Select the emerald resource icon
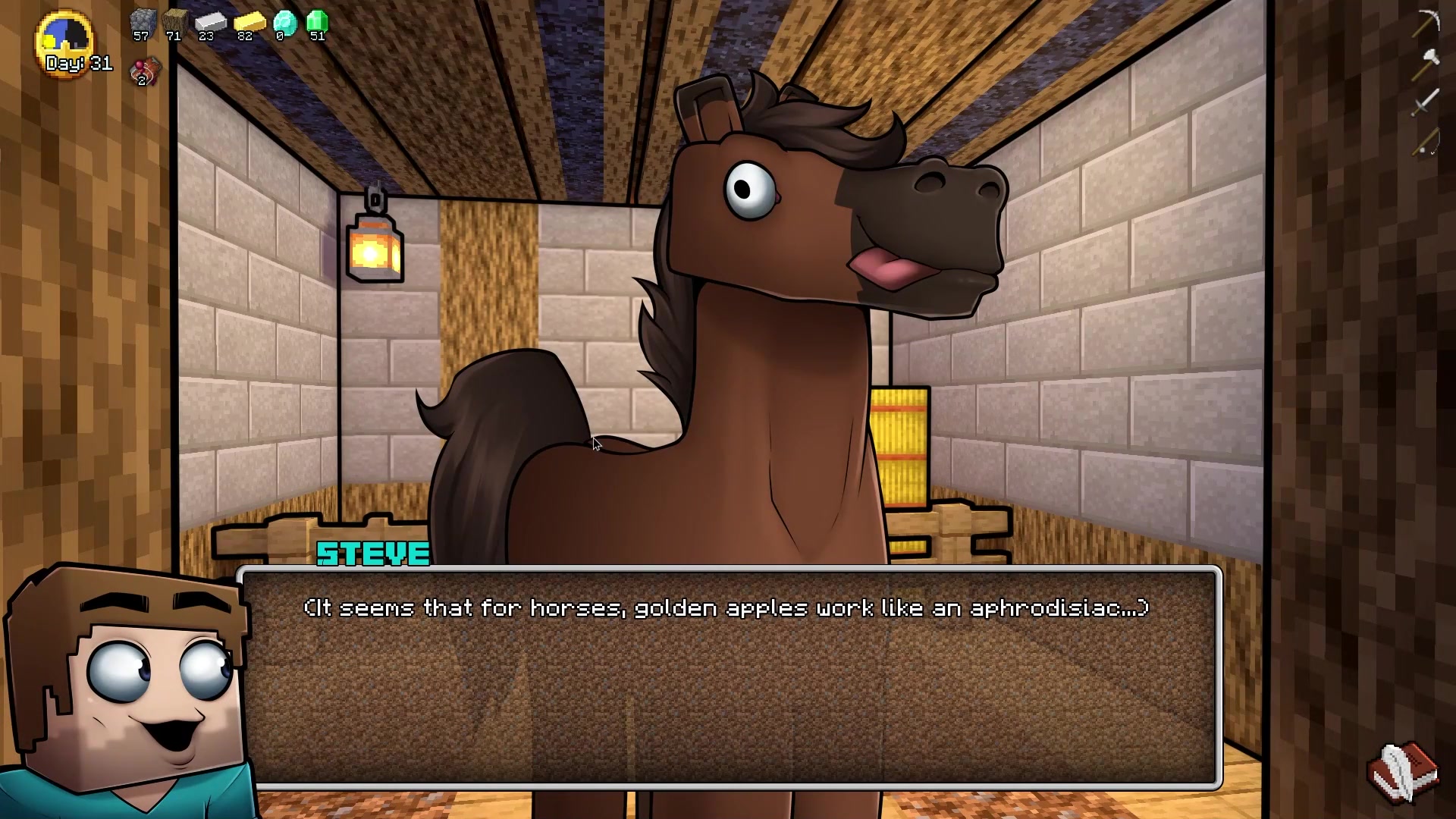The height and width of the screenshot is (819, 1456). (x=317, y=23)
